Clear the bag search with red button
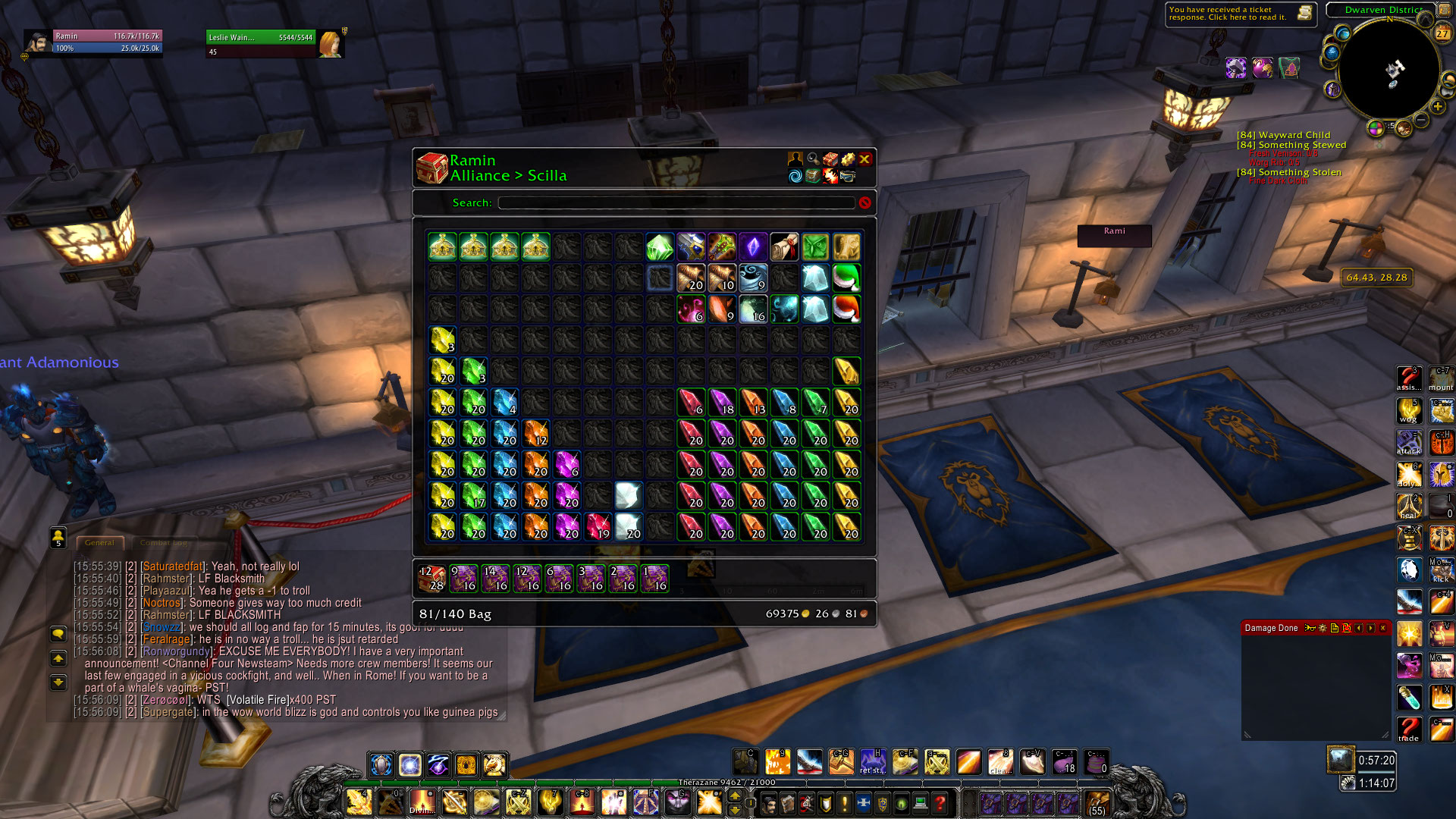 [864, 202]
